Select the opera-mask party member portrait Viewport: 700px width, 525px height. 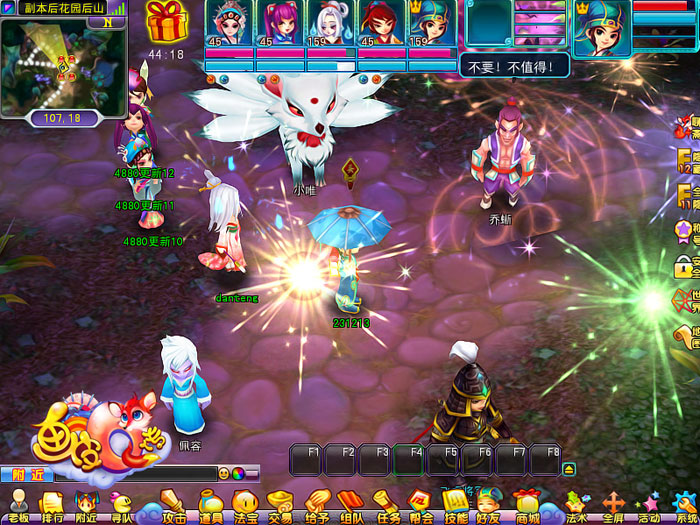pos(229,24)
